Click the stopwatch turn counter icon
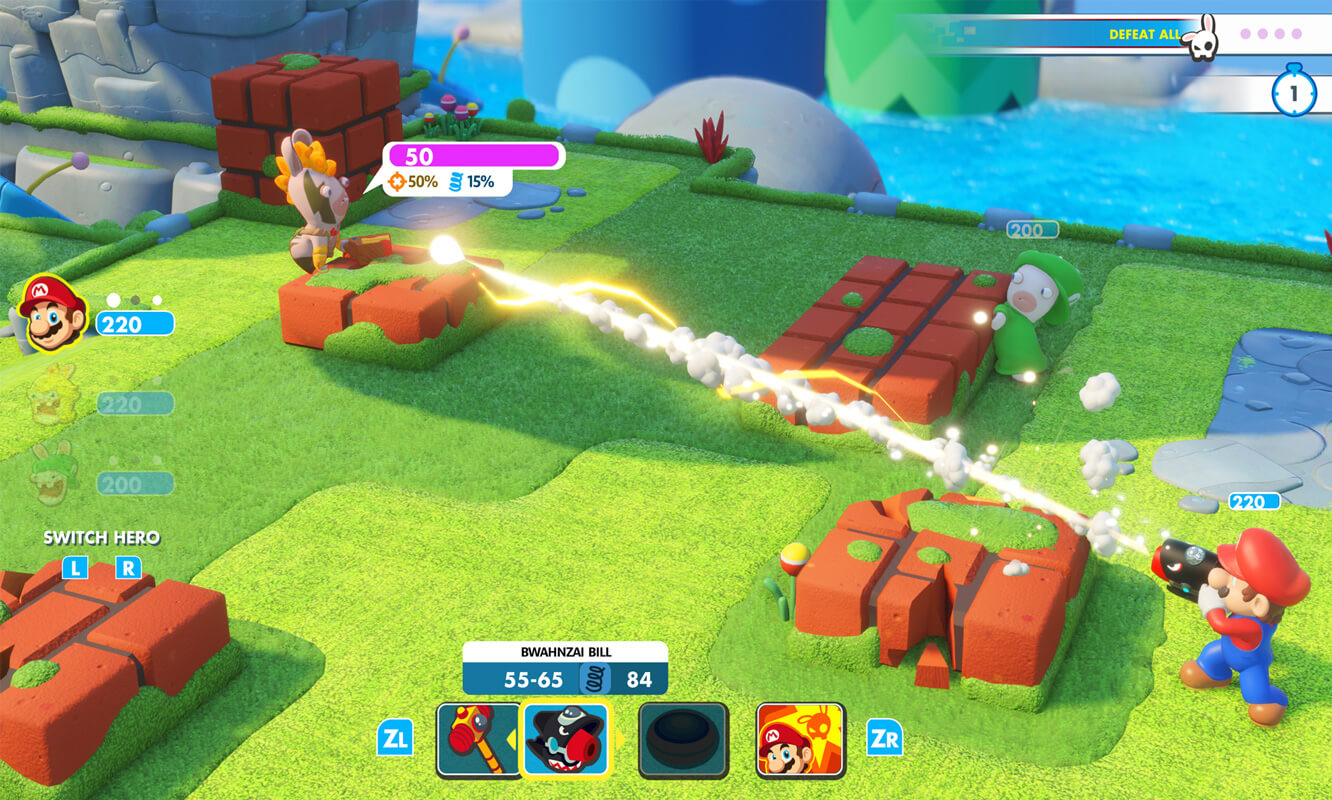Image resolution: width=1332 pixels, height=800 pixels. click(1293, 92)
